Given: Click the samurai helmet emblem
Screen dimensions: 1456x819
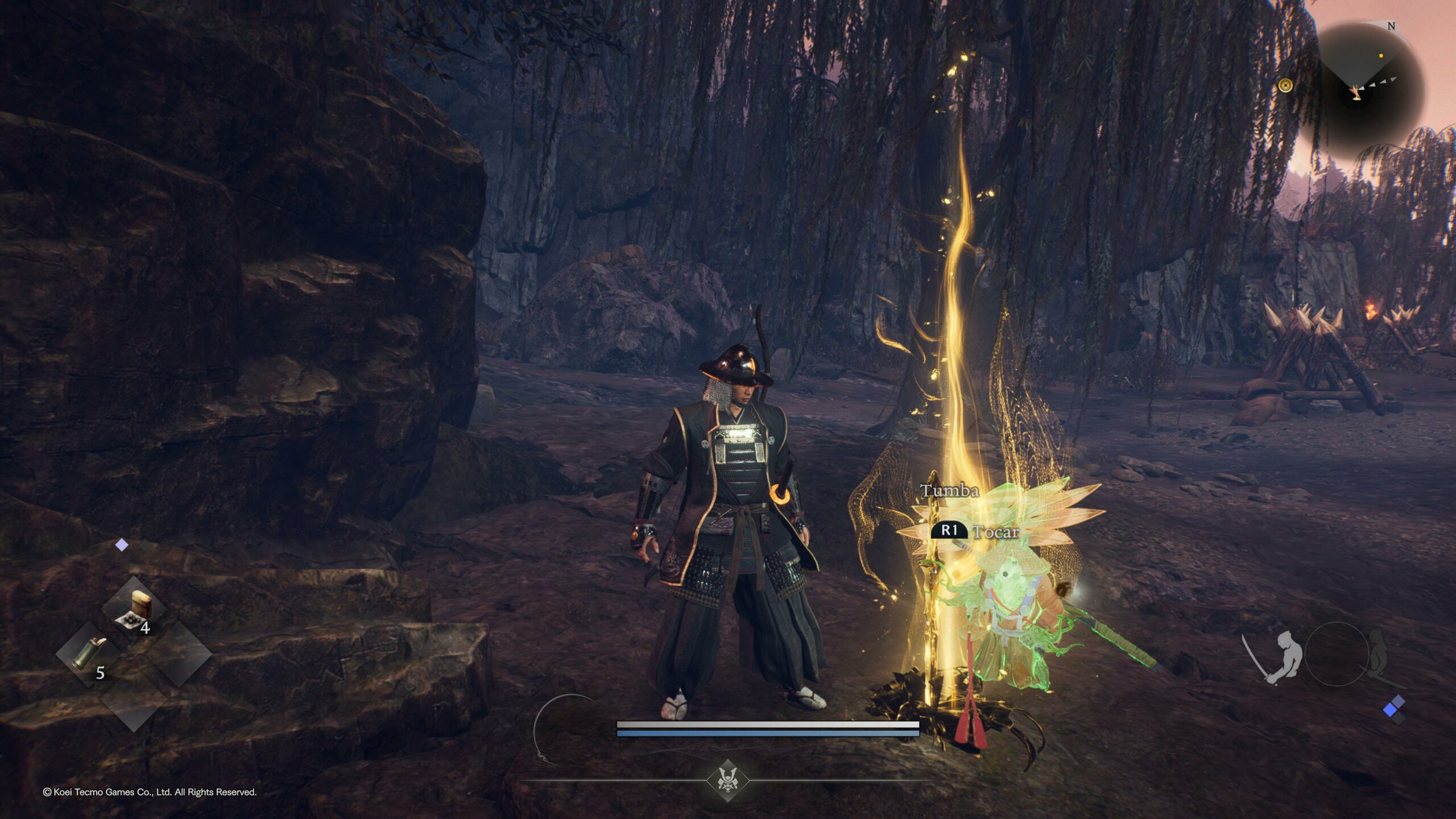Looking at the screenshot, I should [x=727, y=779].
